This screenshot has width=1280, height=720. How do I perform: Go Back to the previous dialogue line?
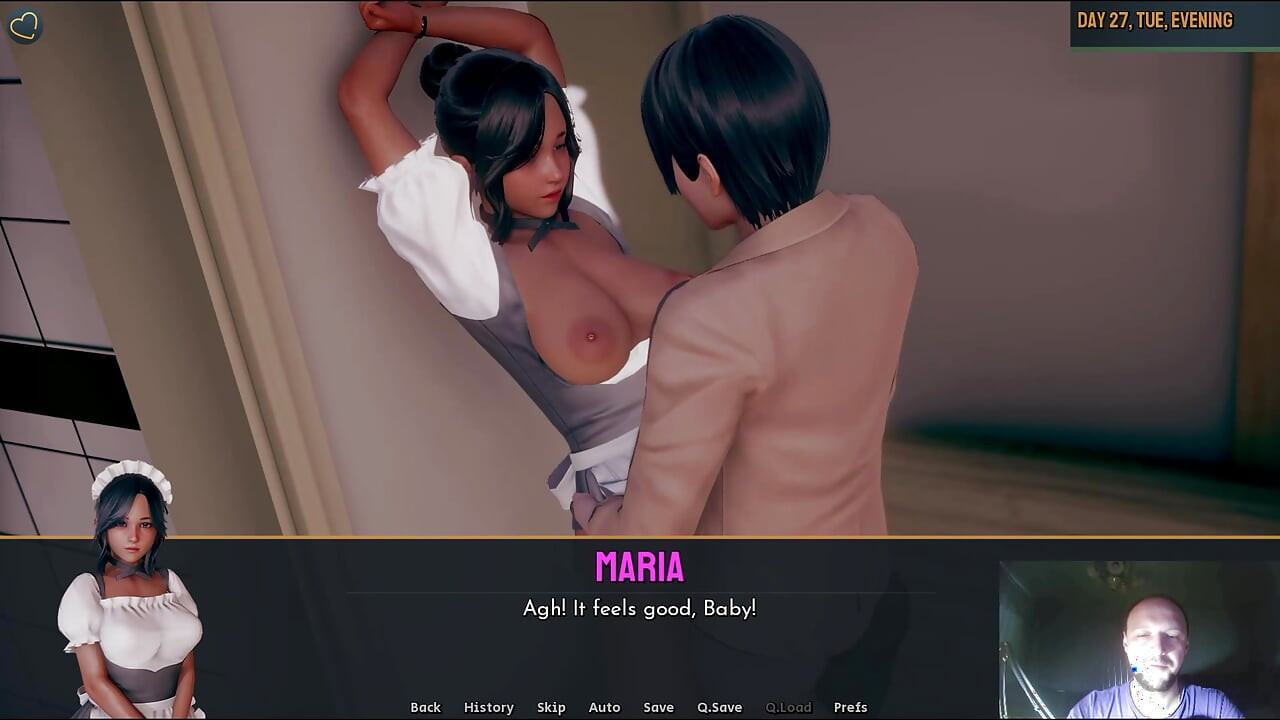tap(425, 707)
